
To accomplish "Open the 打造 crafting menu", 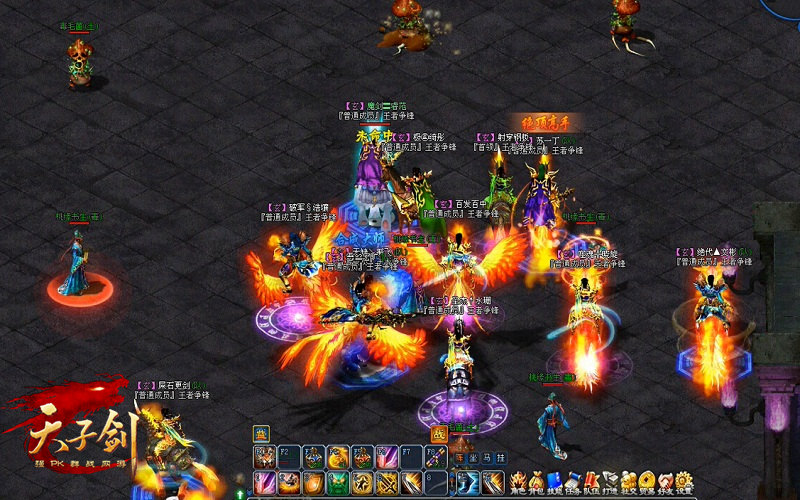I will [611, 481].
